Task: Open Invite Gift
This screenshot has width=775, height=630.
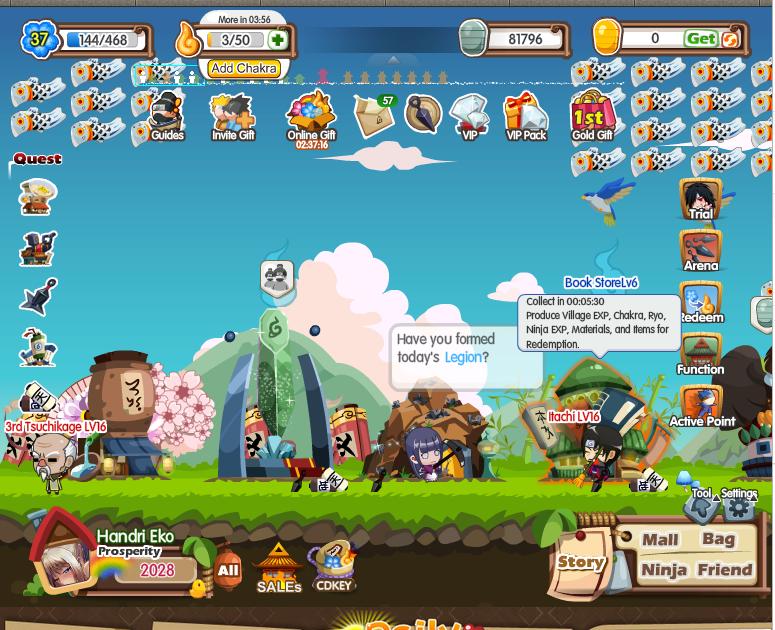Action: [233, 118]
